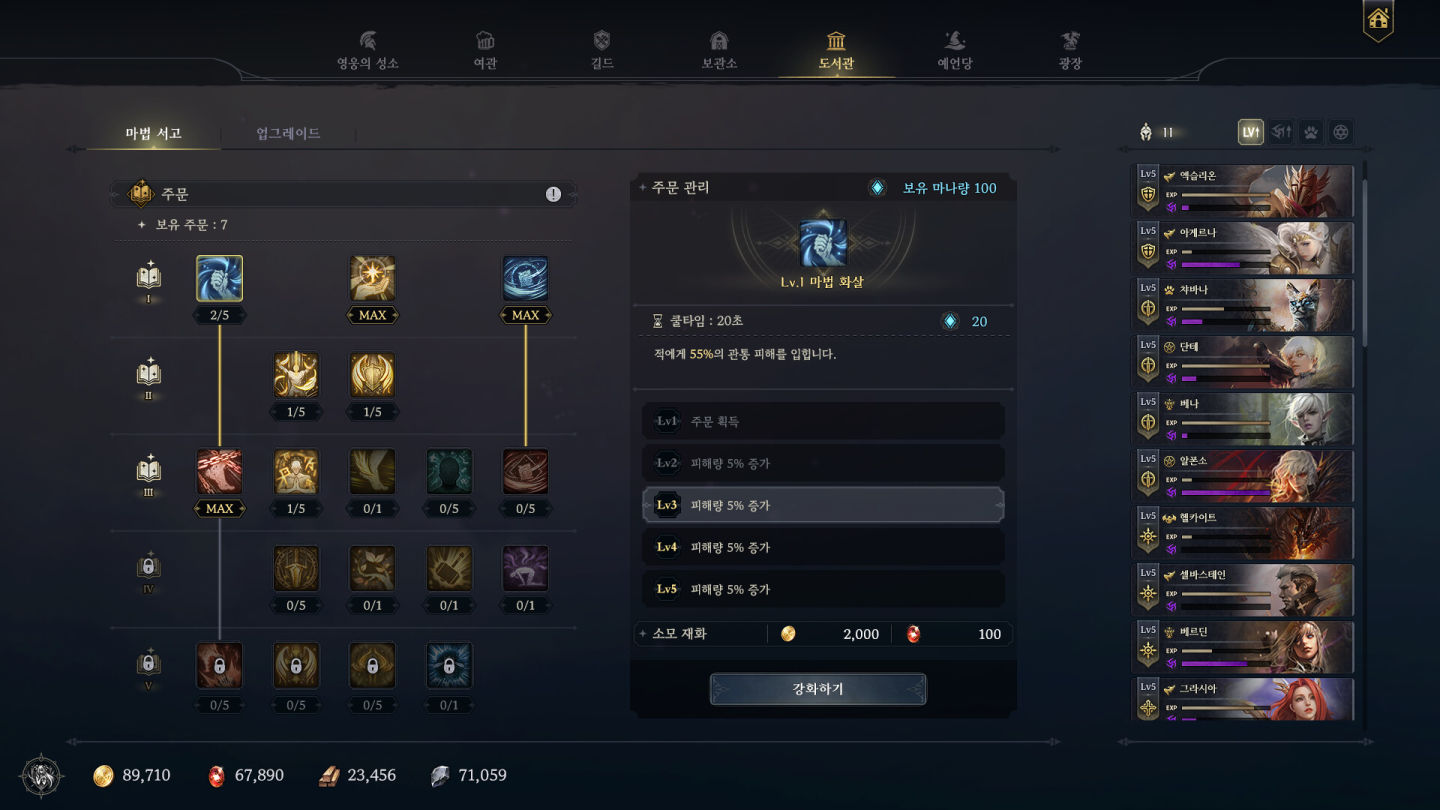Select the MAX-level red spell in tier III

pyautogui.click(x=219, y=473)
